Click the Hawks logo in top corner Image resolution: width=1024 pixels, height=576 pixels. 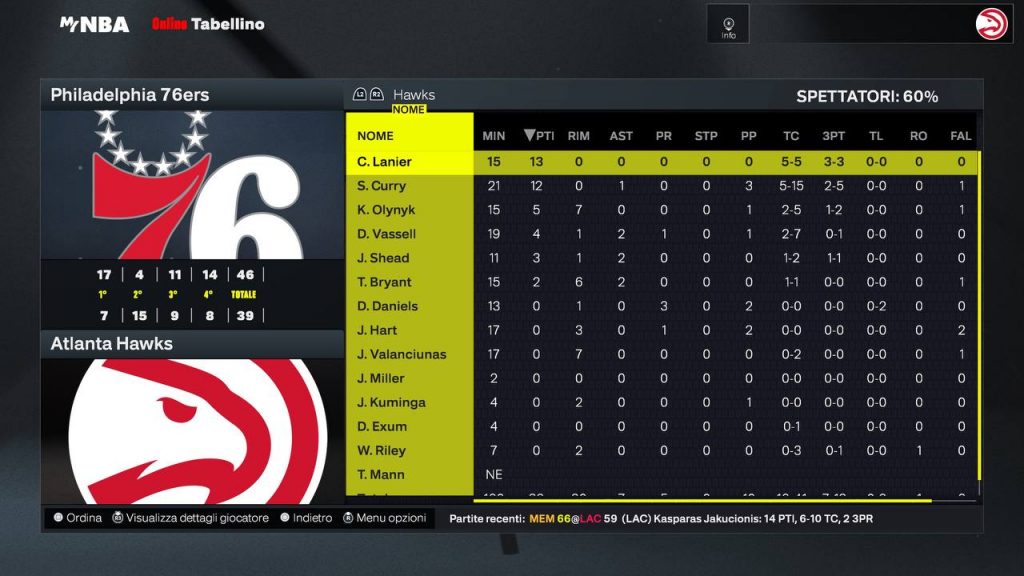pos(993,24)
